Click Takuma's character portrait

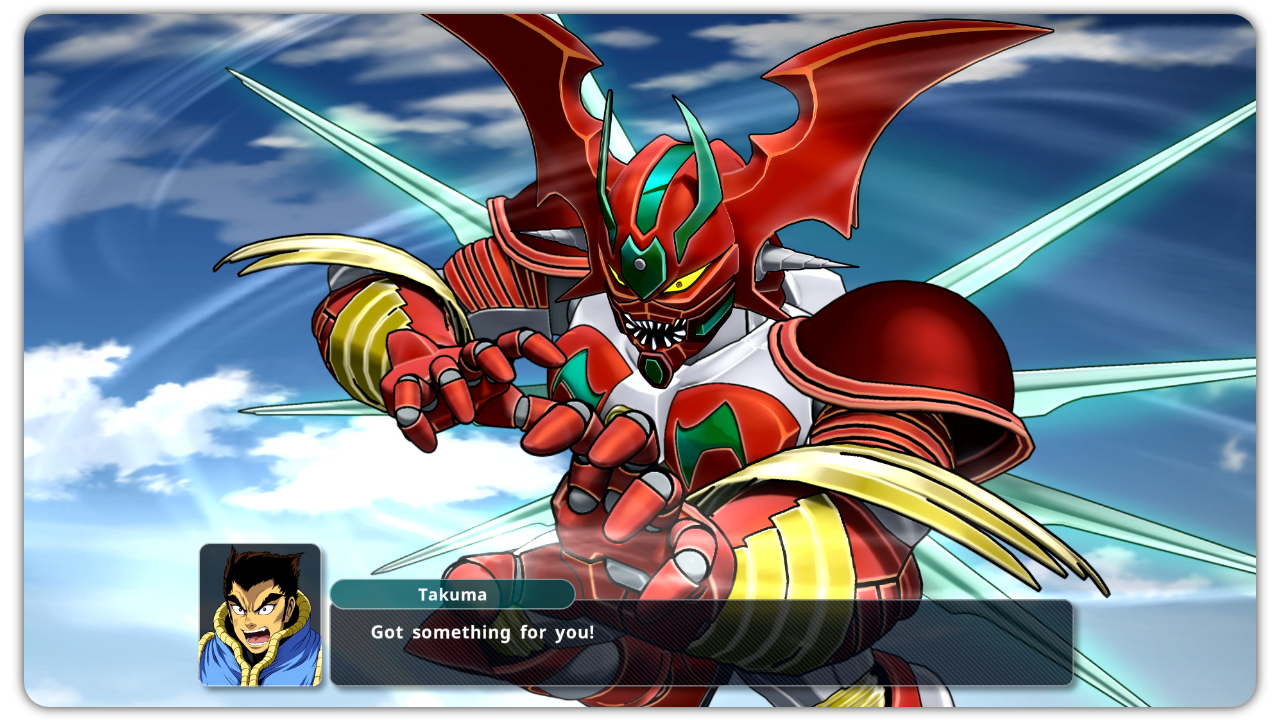coord(258,617)
